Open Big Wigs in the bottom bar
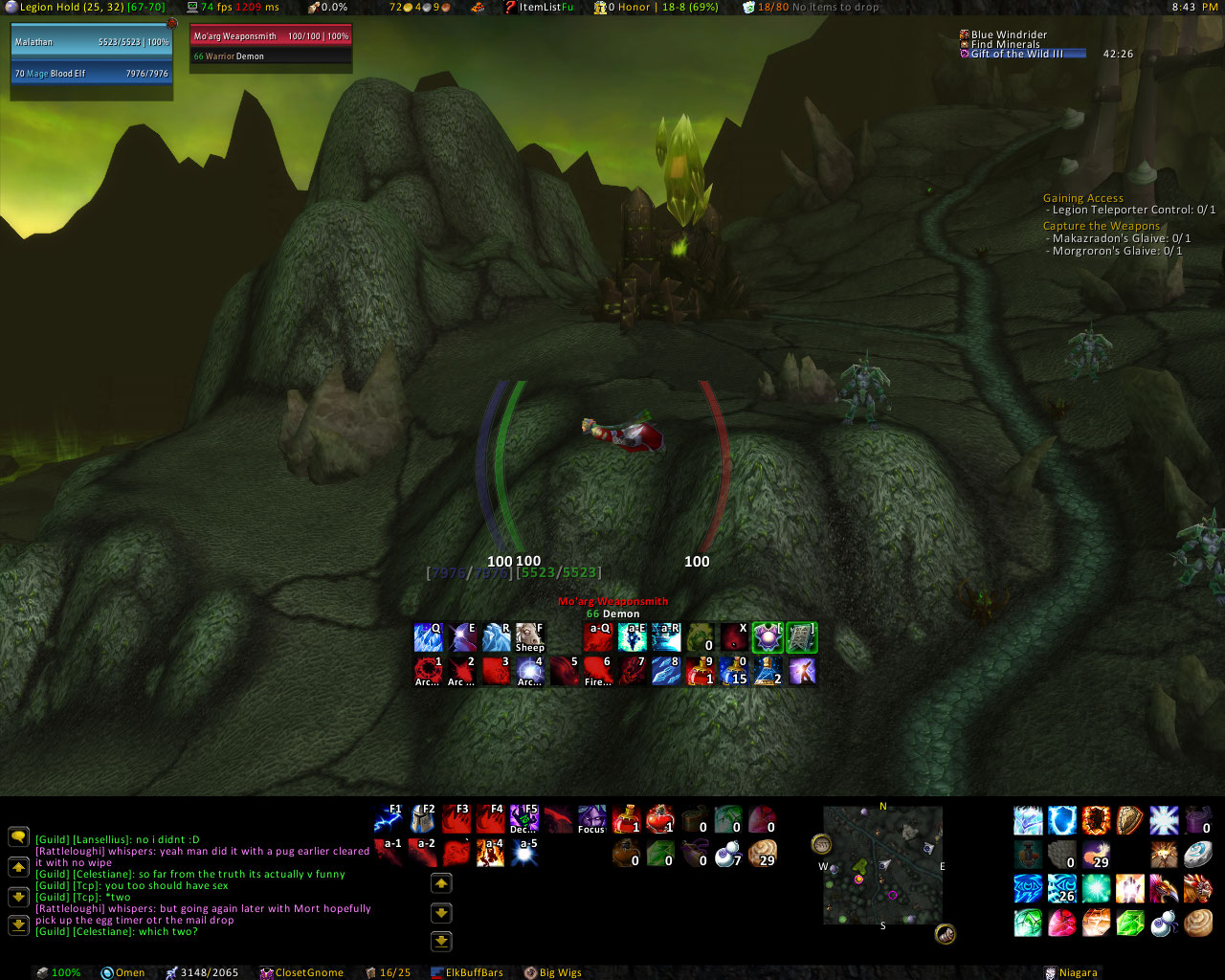Viewport: 1225px width, 980px height. (x=553, y=972)
